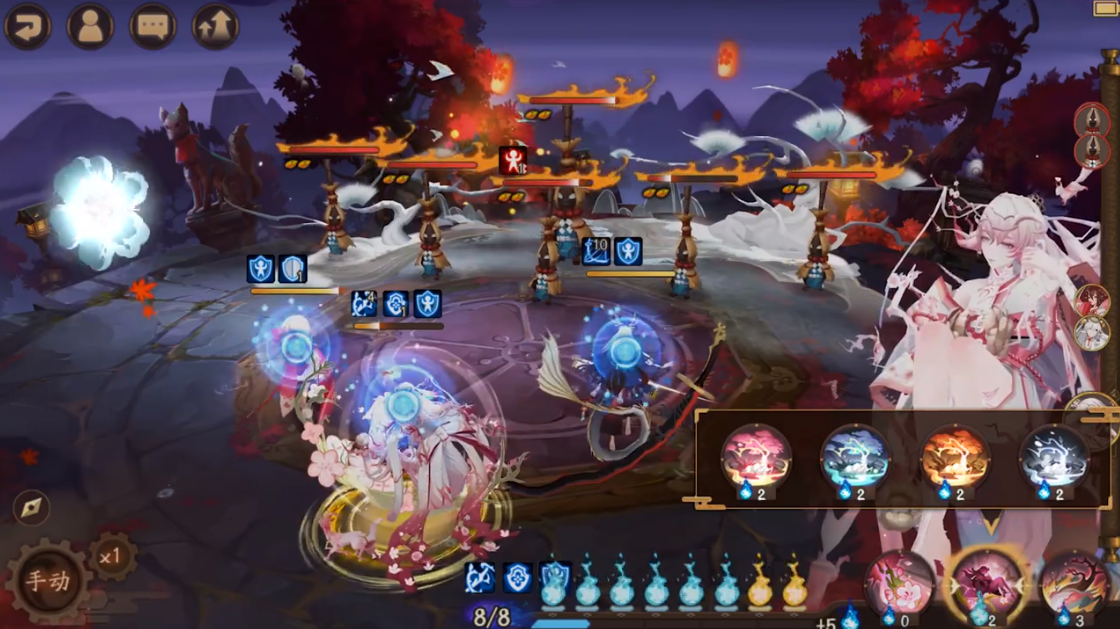Use the cherry blossom skill costing 0
Viewport: 1120px width, 629px height.
(899, 583)
